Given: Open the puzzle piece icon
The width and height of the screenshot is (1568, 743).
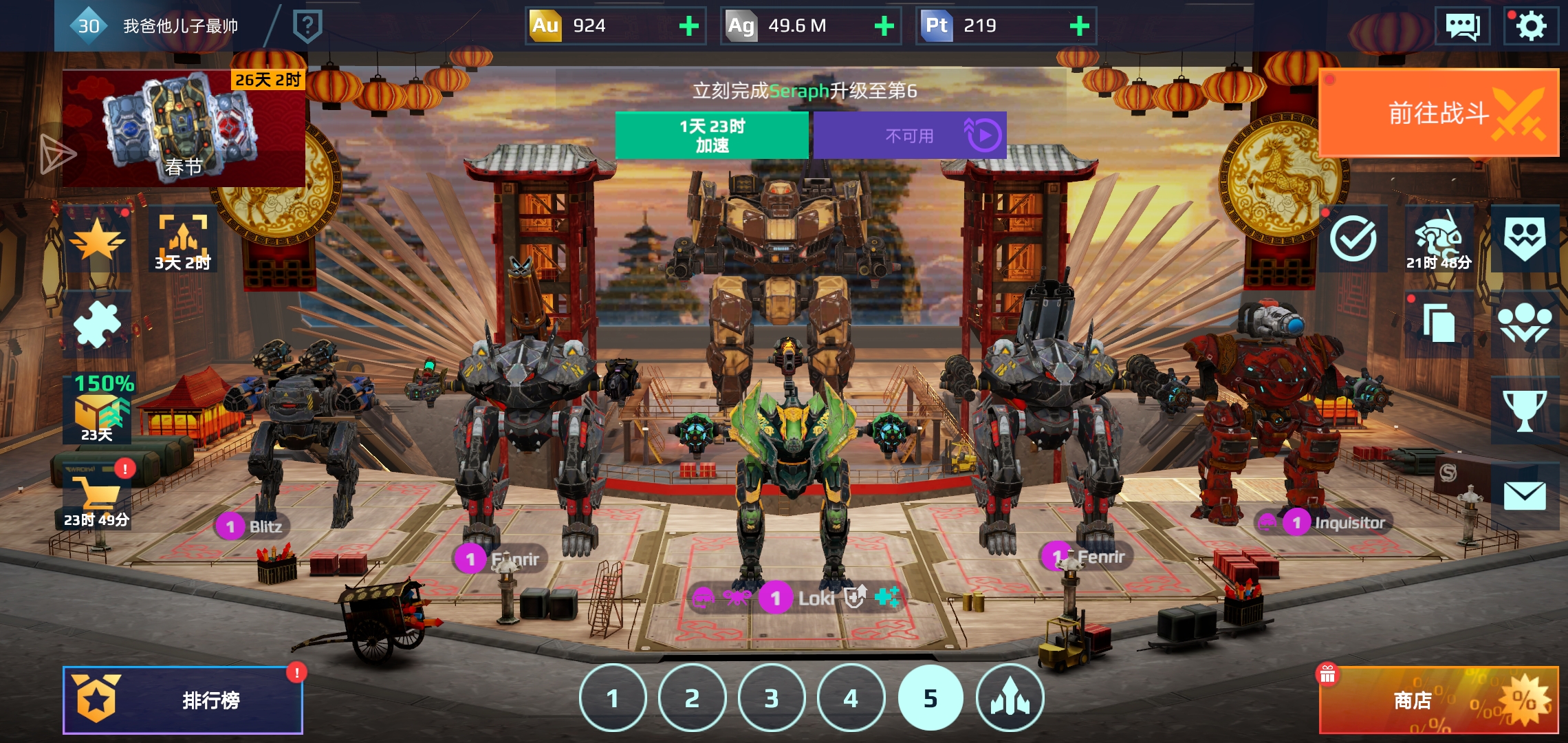Looking at the screenshot, I should (x=97, y=324).
